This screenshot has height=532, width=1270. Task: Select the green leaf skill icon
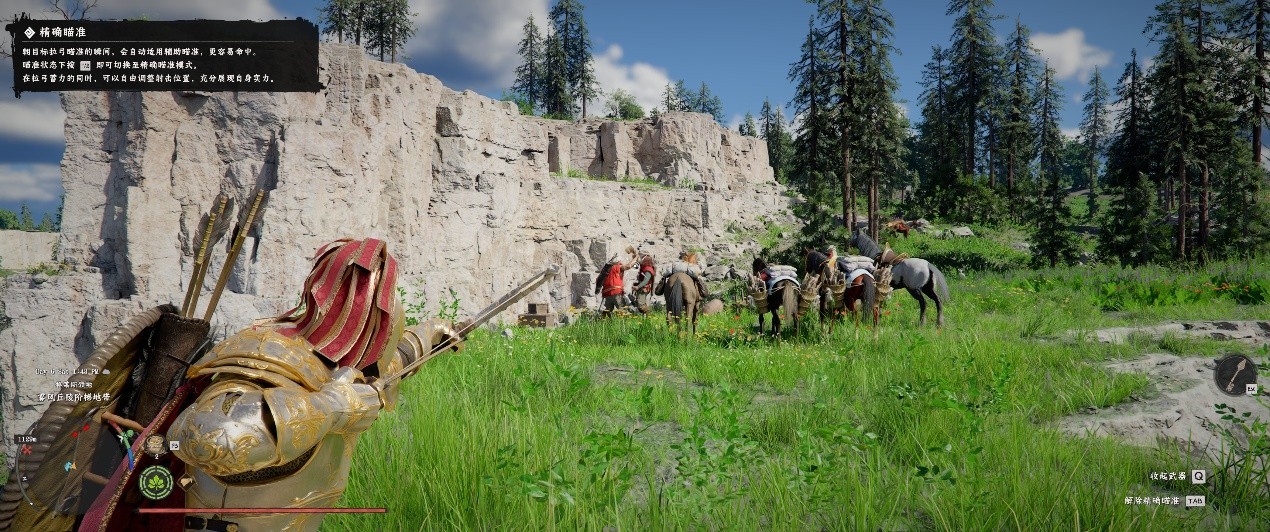pyautogui.click(x=156, y=482)
